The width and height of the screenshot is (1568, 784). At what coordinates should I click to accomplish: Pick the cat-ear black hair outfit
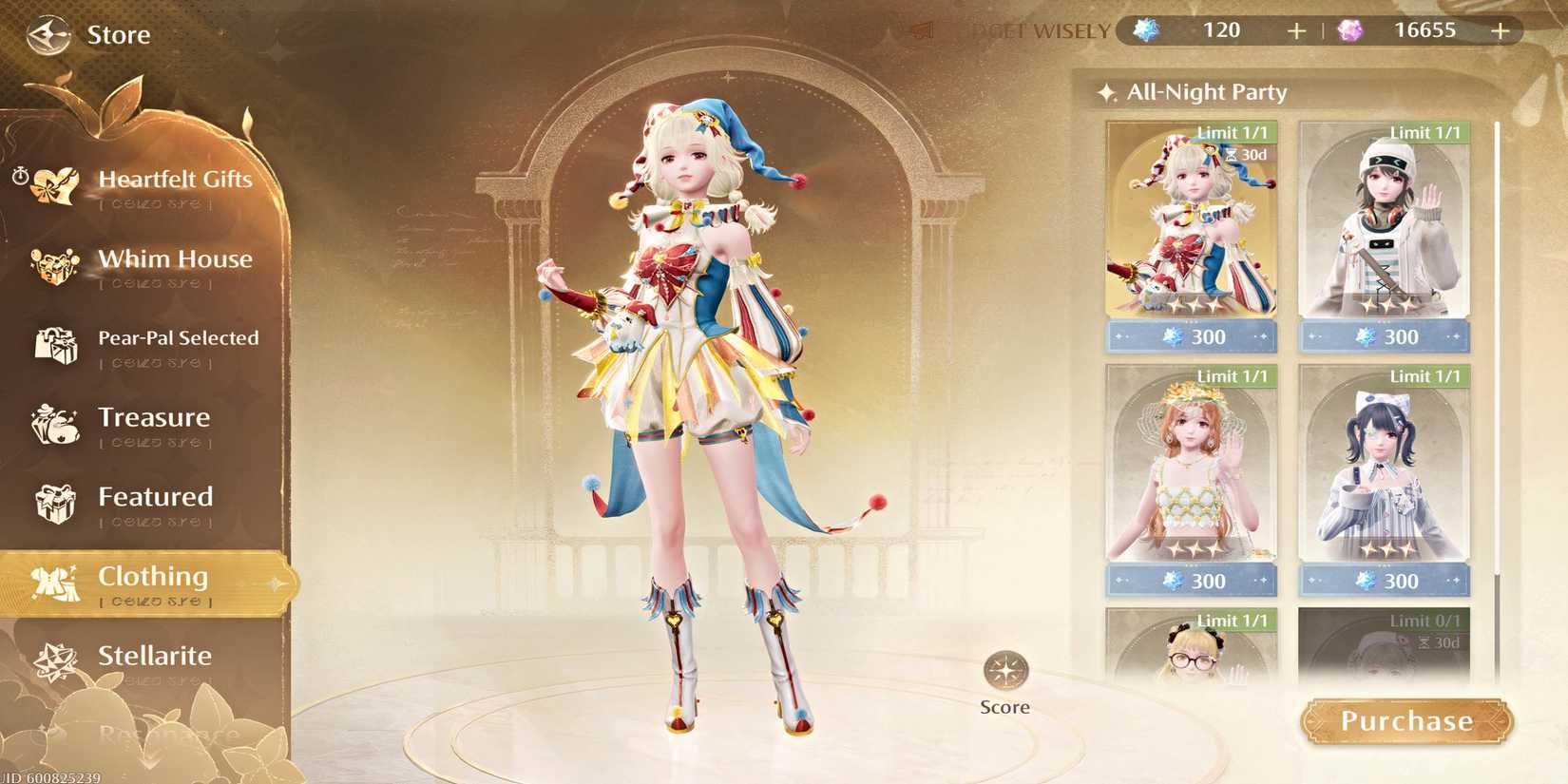1383,470
